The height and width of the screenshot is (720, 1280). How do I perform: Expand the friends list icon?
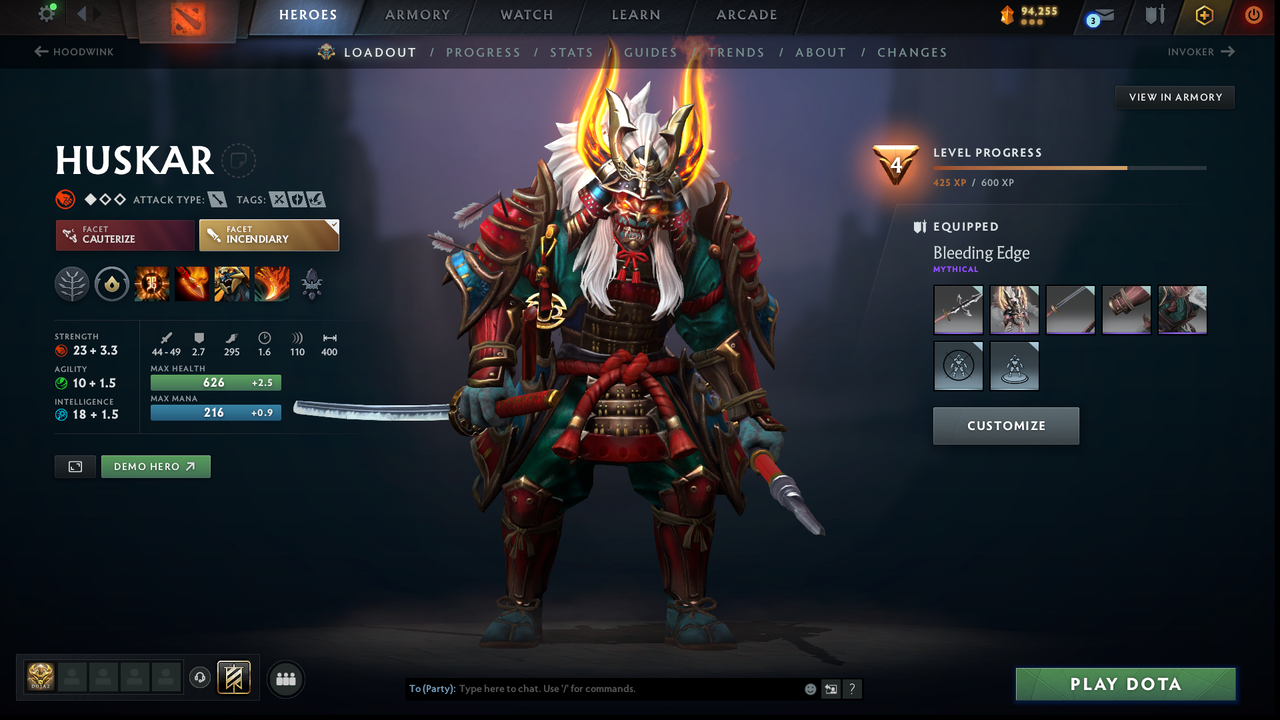click(286, 679)
